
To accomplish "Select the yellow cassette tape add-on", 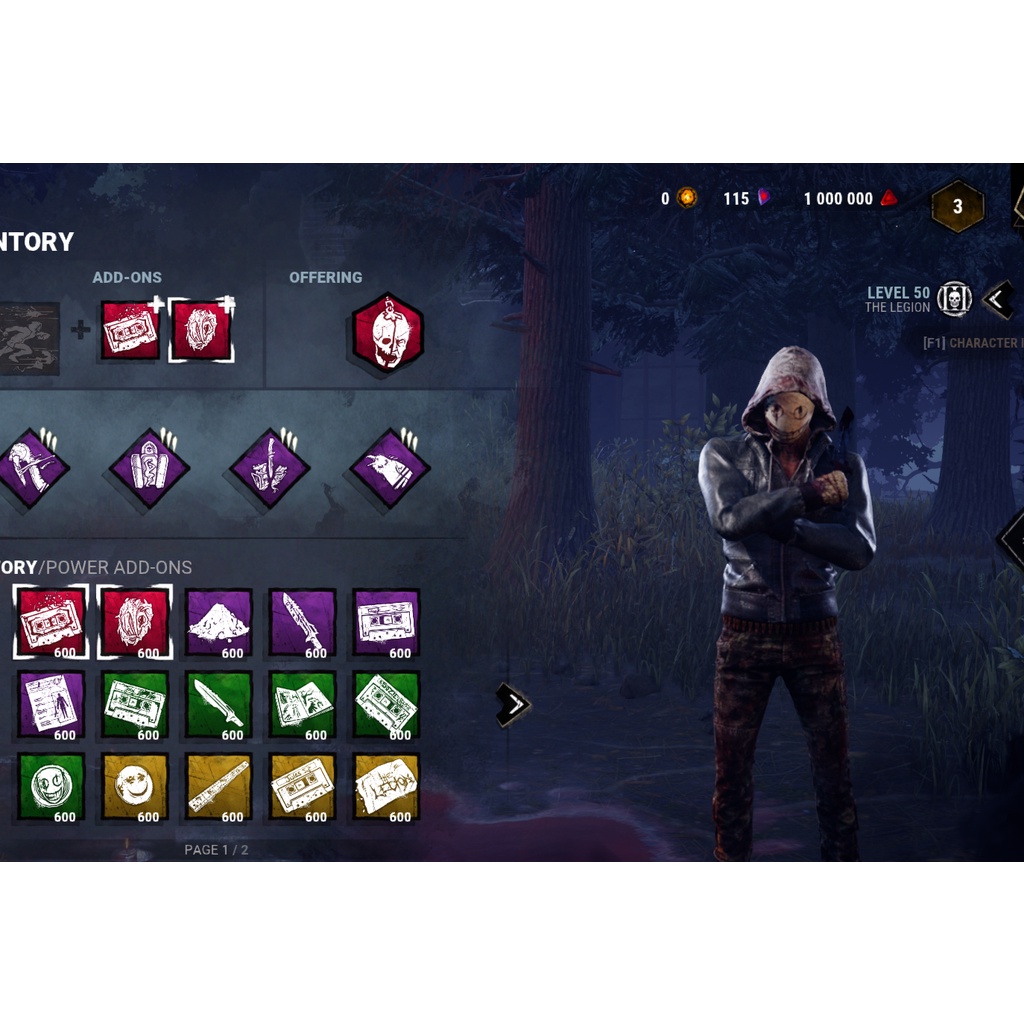I will pos(302,786).
